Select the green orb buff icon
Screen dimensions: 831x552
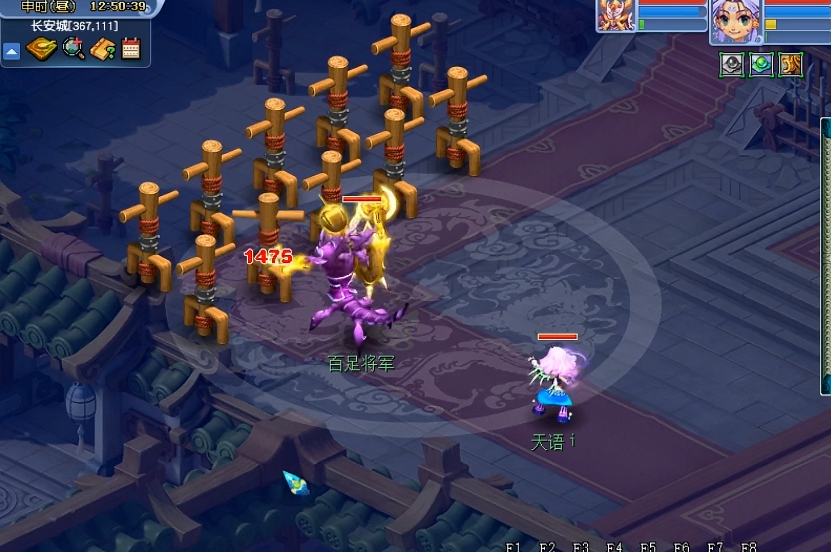pos(762,64)
